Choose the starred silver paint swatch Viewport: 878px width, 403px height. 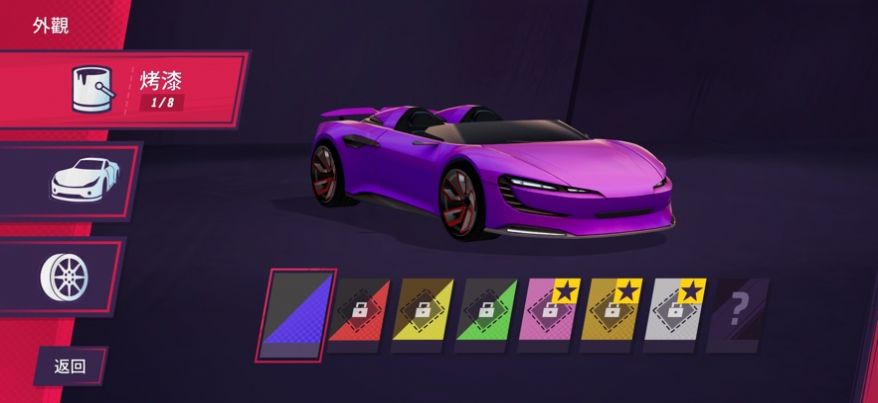click(x=675, y=312)
